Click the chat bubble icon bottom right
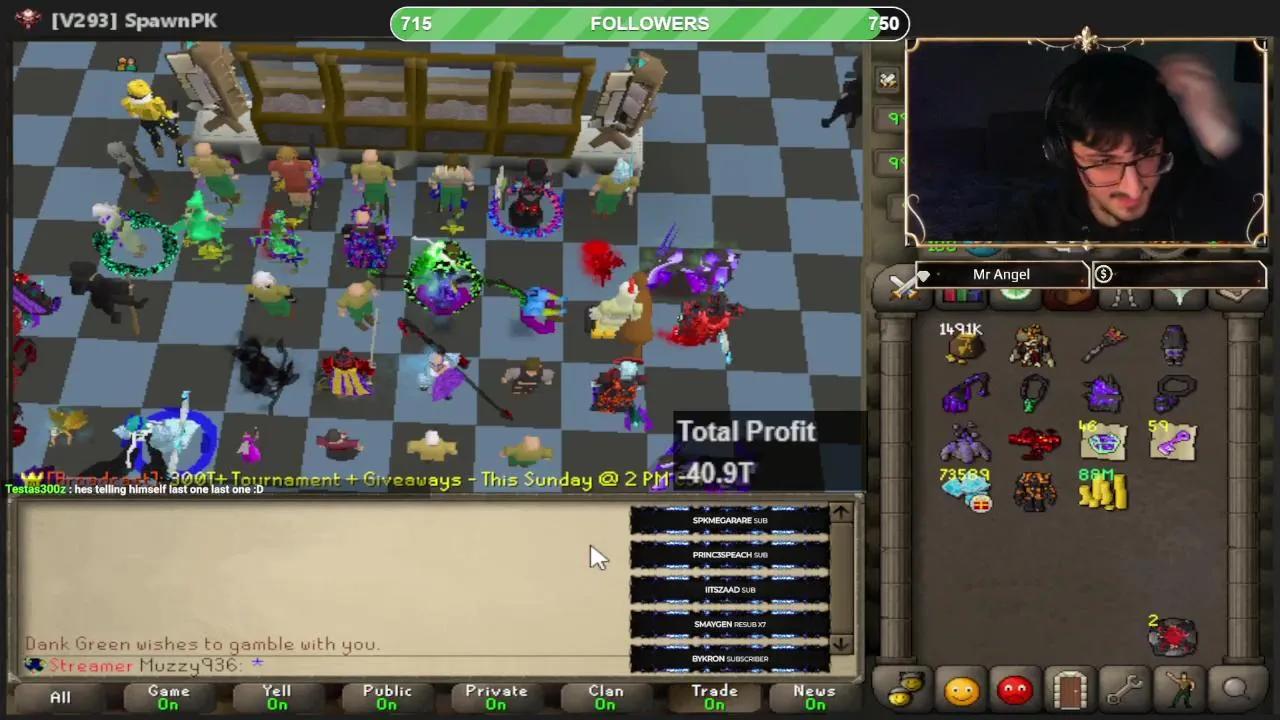1280x720 pixels. pyautogui.click(x=1236, y=688)
